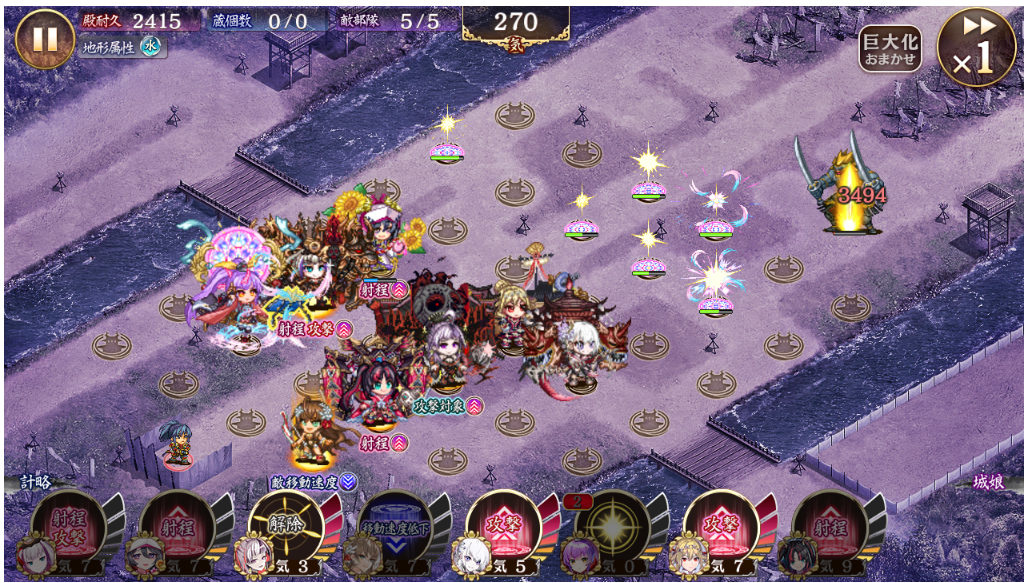
Task: Pause the battle with the pause button
Action: click(45, 39)
